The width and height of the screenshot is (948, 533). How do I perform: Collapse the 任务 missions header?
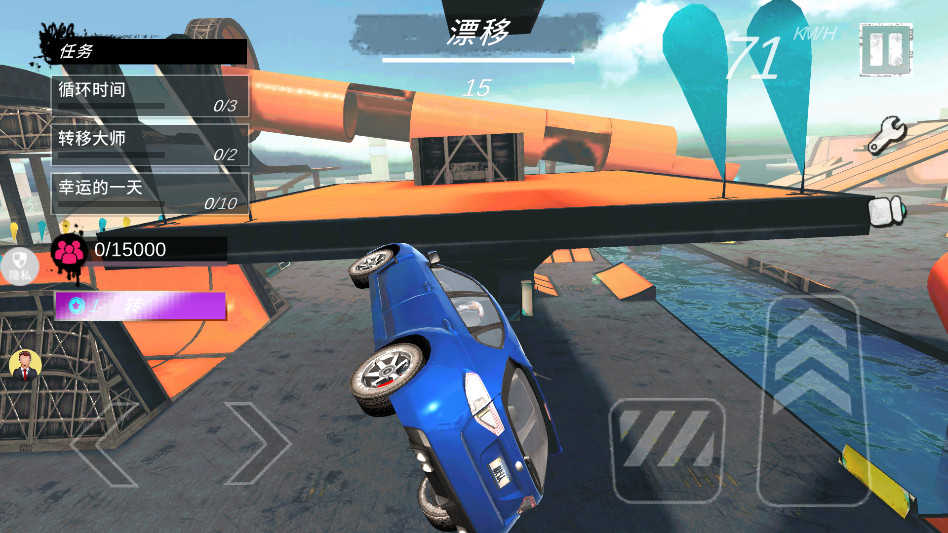146,51
